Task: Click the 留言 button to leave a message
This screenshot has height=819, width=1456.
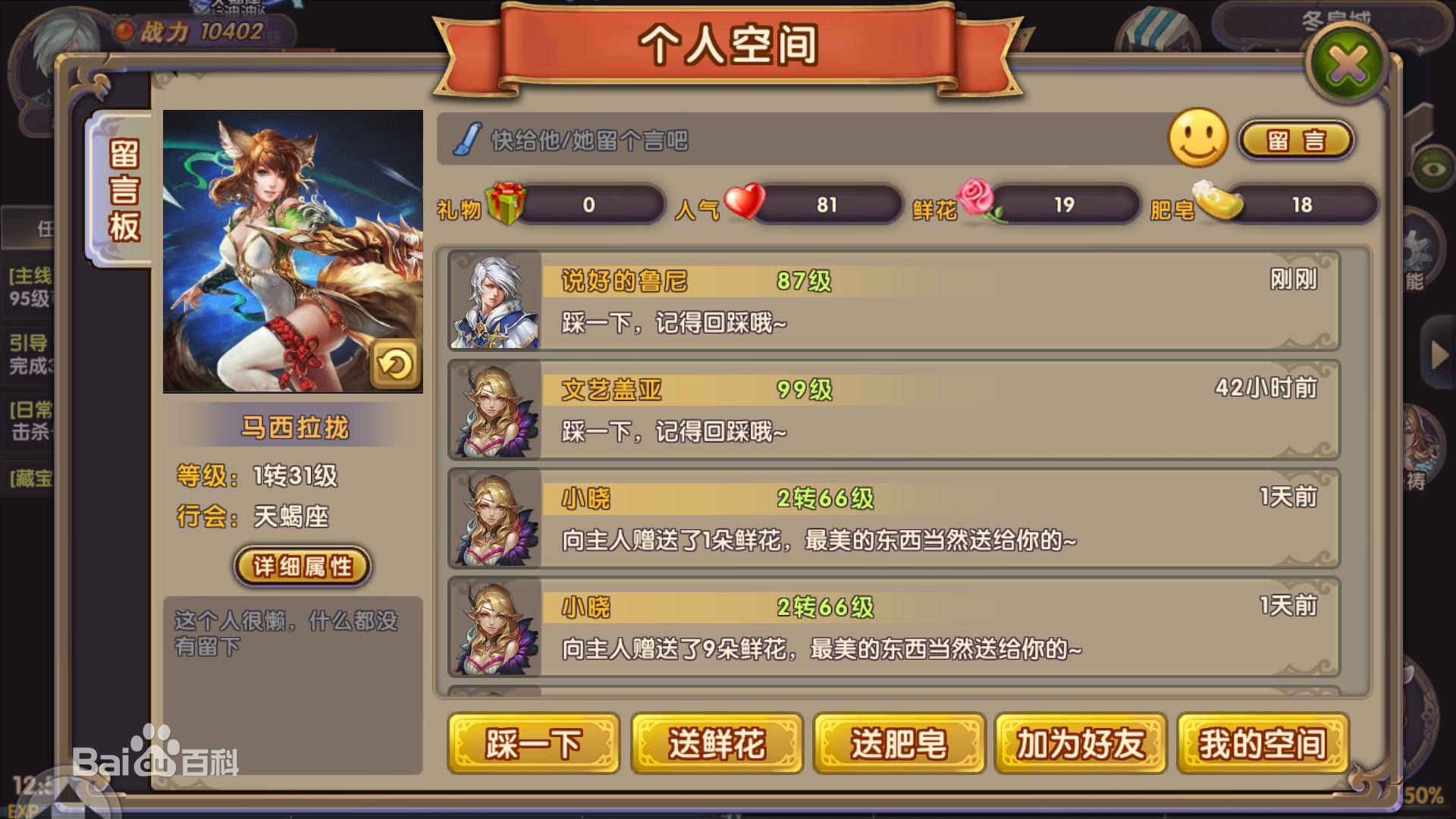Action: (1298, 140)
